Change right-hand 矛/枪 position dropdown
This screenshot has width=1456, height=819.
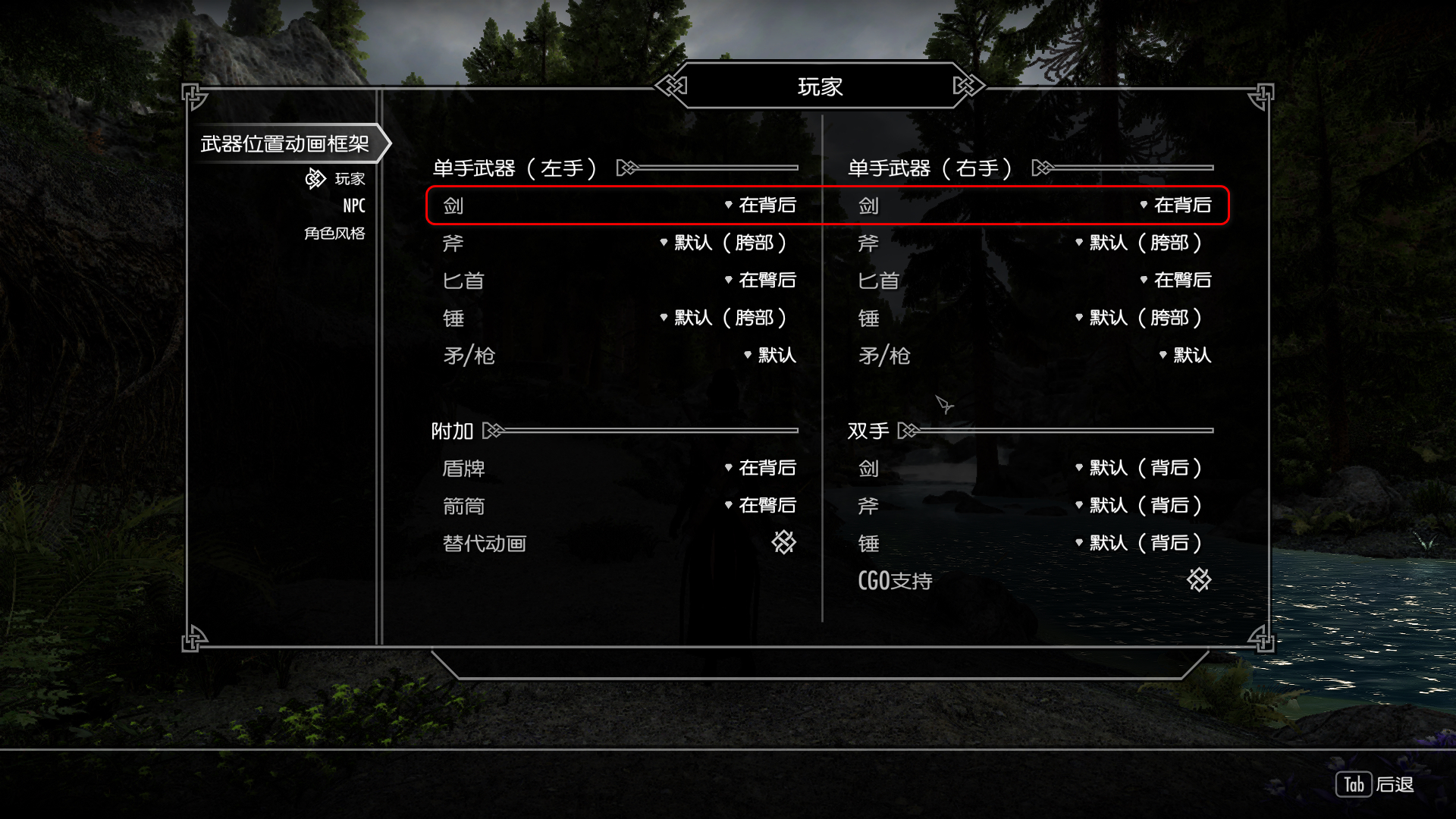(1186, 355)
